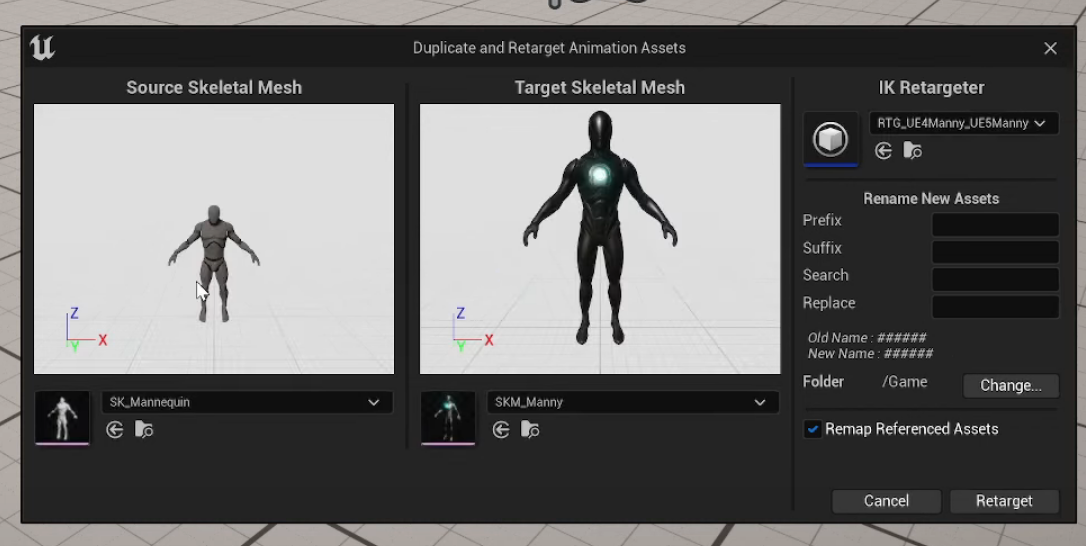Screen dimensions: 1086x546
Task: Click the Retarget button
Action: pyautogui.click(x=1004, y=501)
